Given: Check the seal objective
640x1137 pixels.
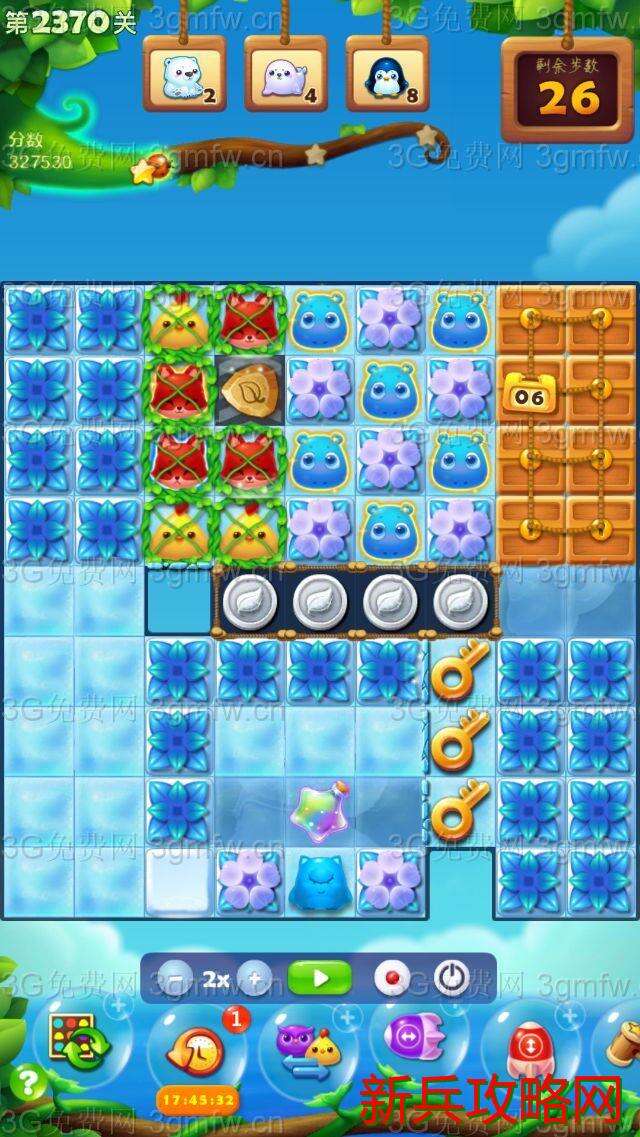Looking at the screenshot, I should [x=286, y=76].
